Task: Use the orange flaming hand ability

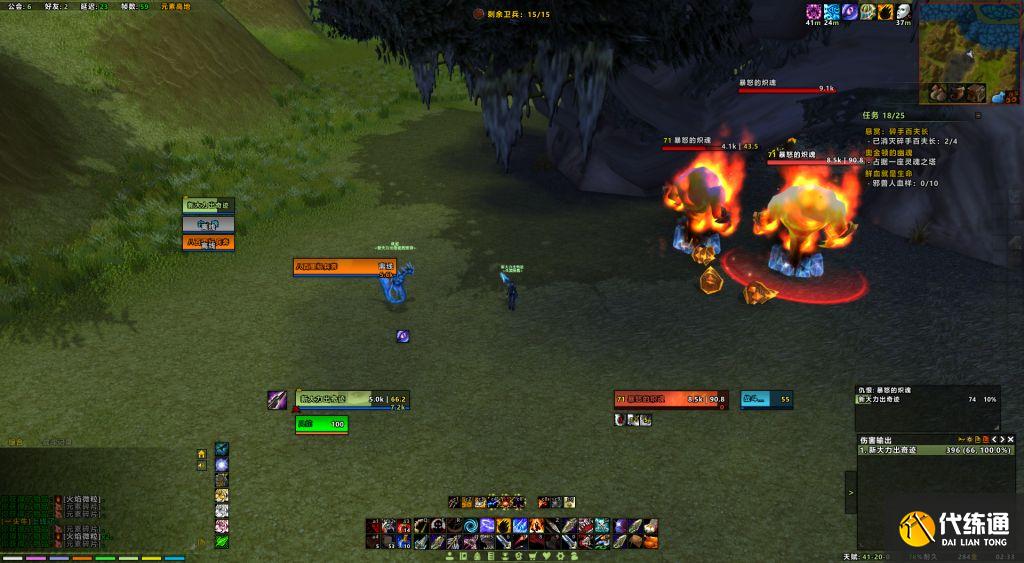Action: pos(504,526)
